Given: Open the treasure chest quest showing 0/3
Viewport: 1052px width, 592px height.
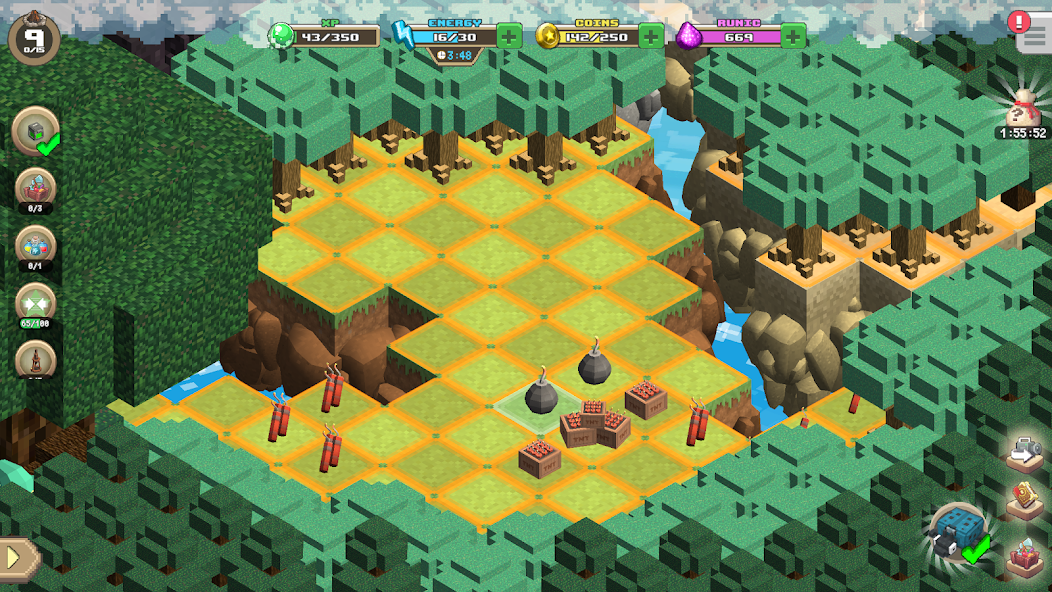Looking at the screenshot, I should tap(37, 190).
